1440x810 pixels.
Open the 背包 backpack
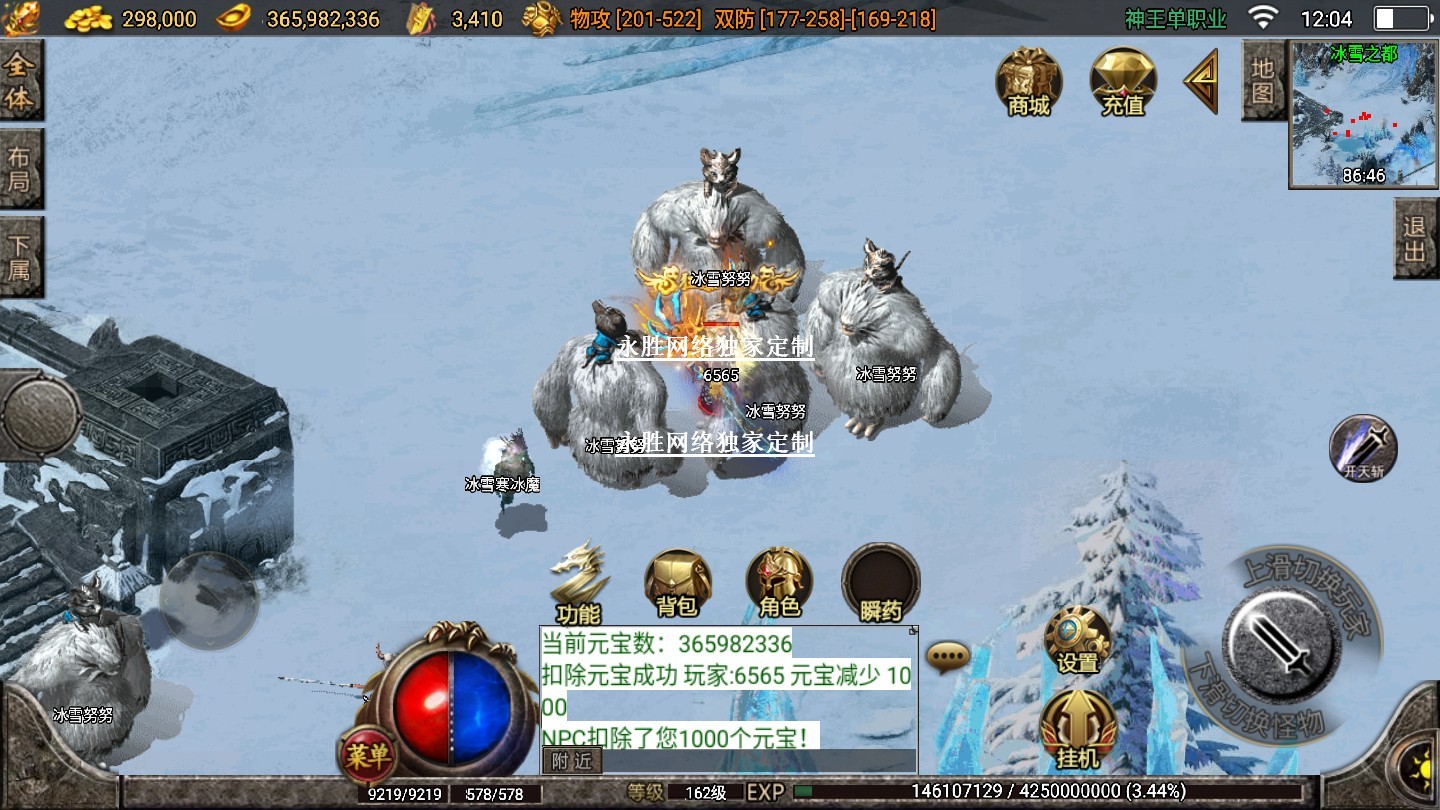coord(677,582)
